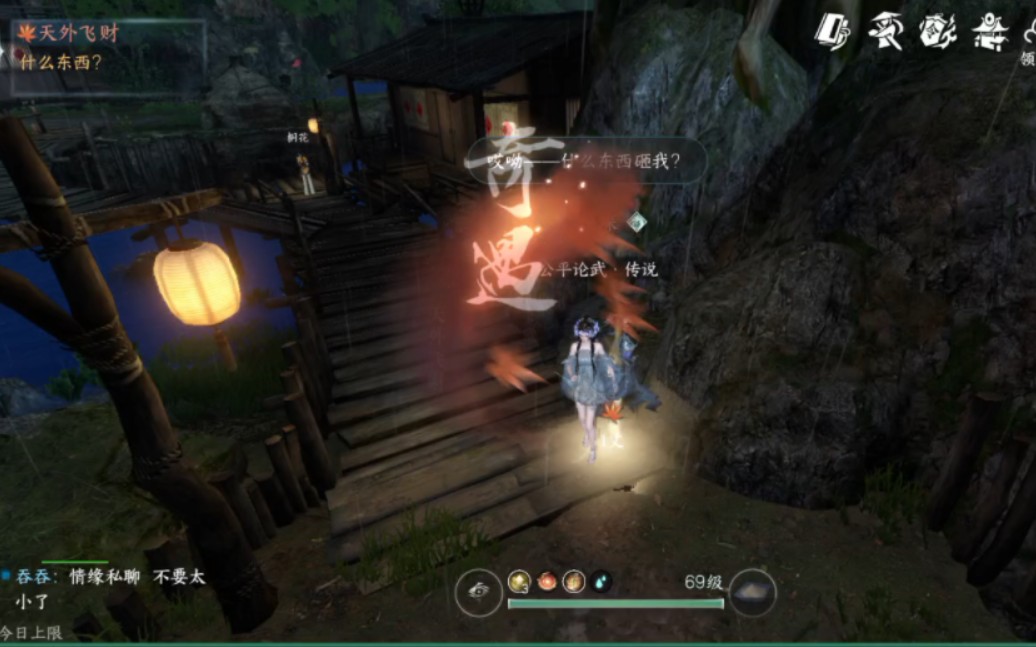
Task: Open the pagoda building menu icon
Action: coord(990,32)
